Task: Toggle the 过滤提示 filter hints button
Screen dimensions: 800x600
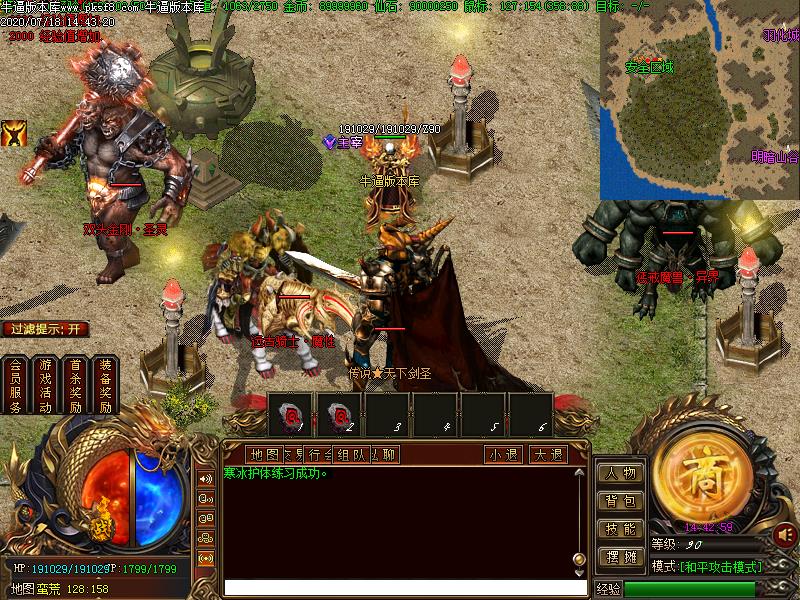Action: tap(45, 329)
